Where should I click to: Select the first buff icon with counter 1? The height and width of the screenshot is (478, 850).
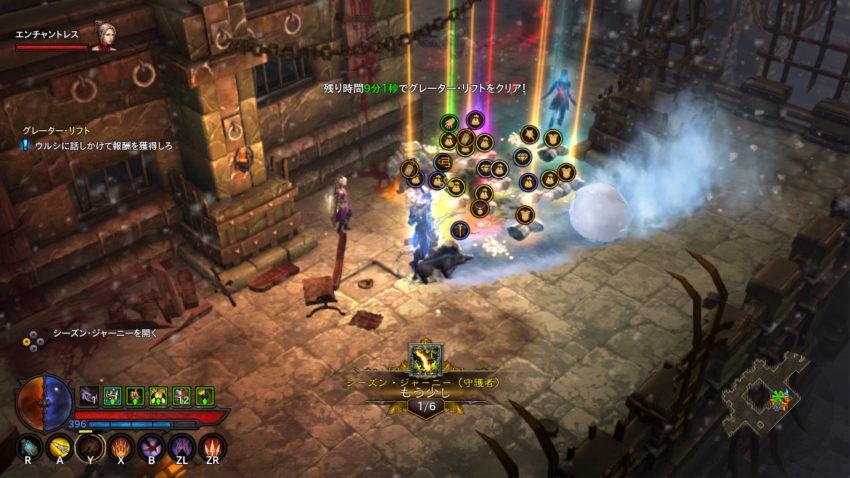pyautogui.click(x=89, y=396)
